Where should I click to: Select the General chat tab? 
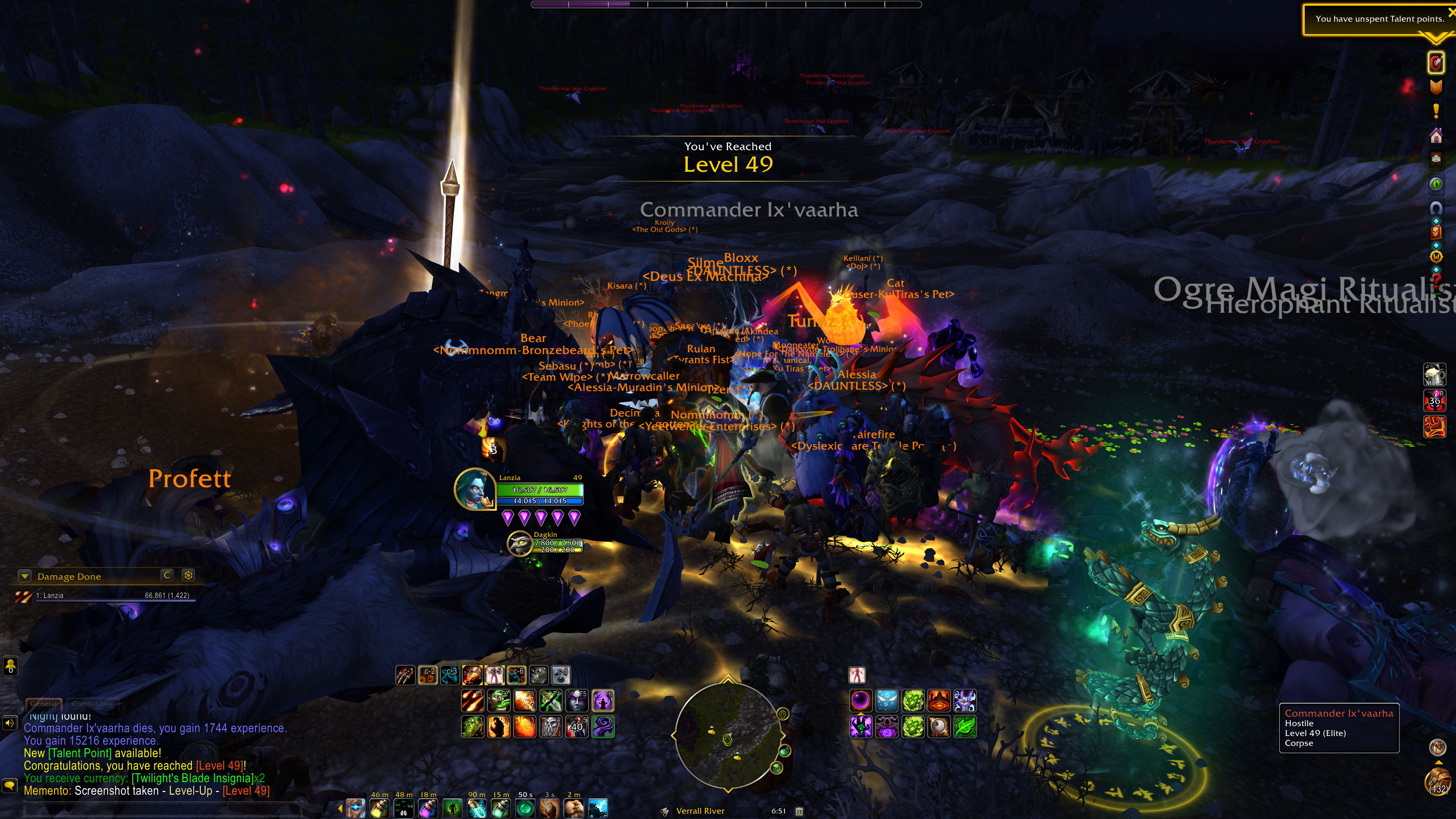click(x=44, y=704)
